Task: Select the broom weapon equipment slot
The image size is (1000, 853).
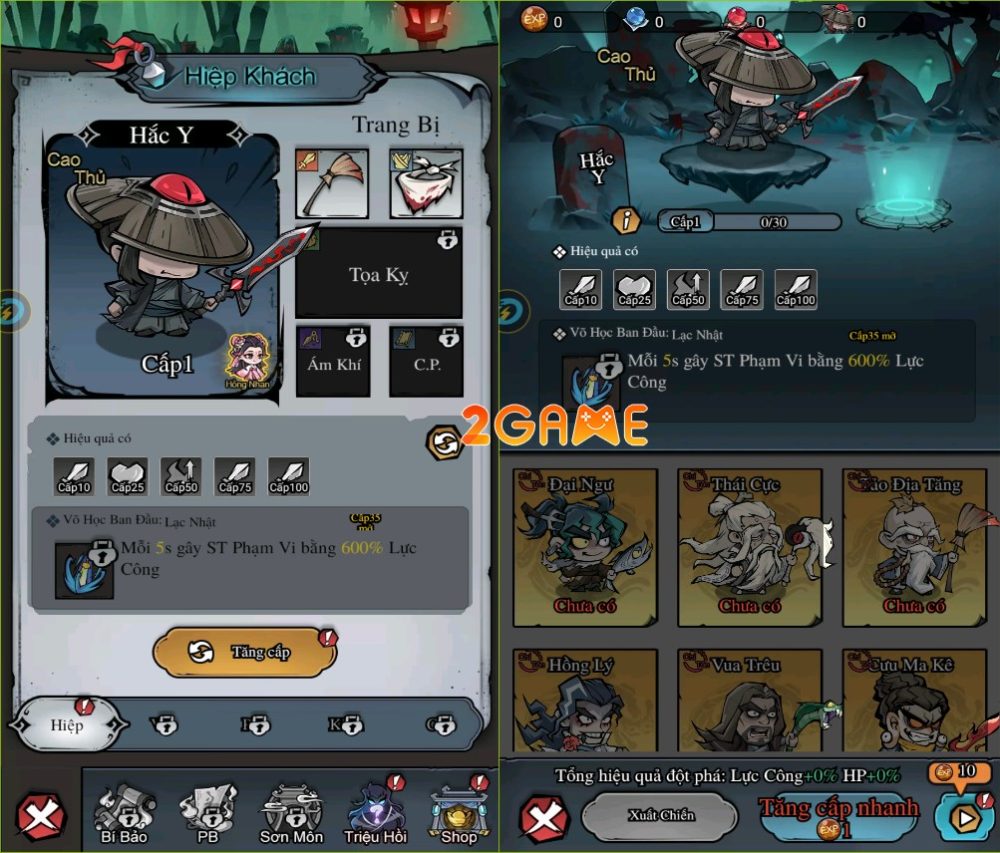Action: 332,184
